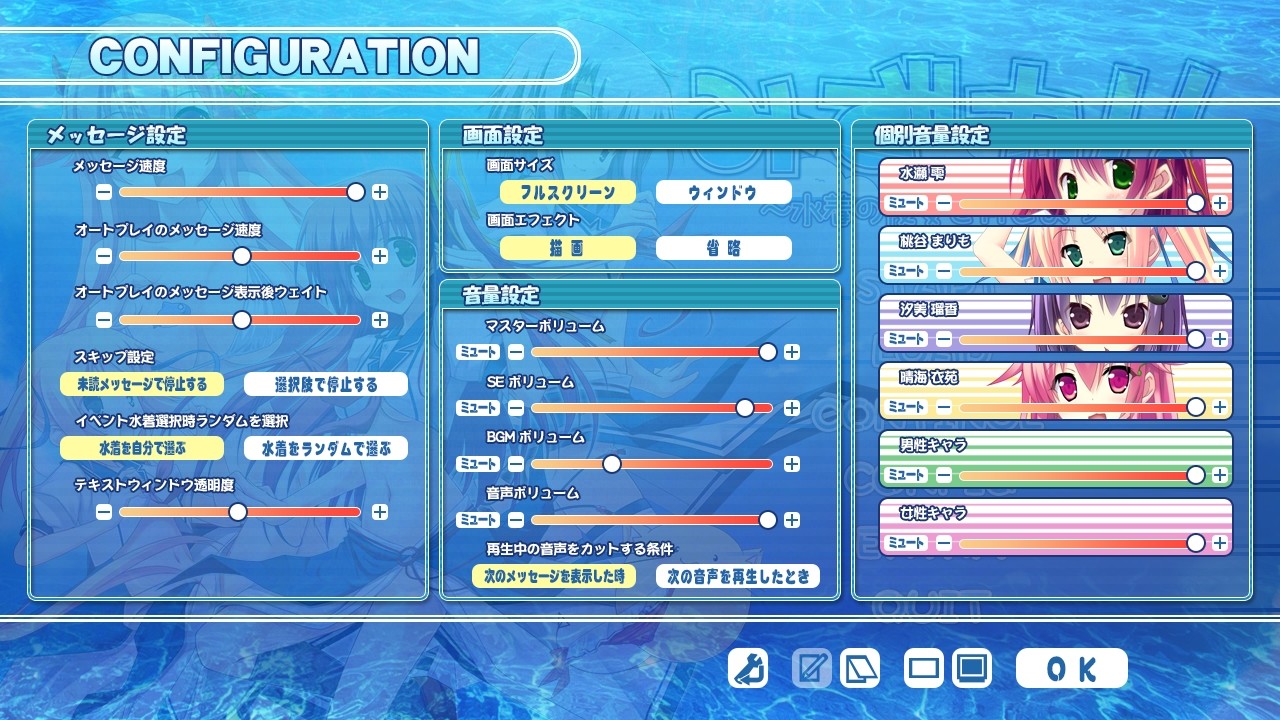The image size is (1280, 720).
Task: Click the テキストウィンドウ透明度 slider handle
Action: pos(238,511)
